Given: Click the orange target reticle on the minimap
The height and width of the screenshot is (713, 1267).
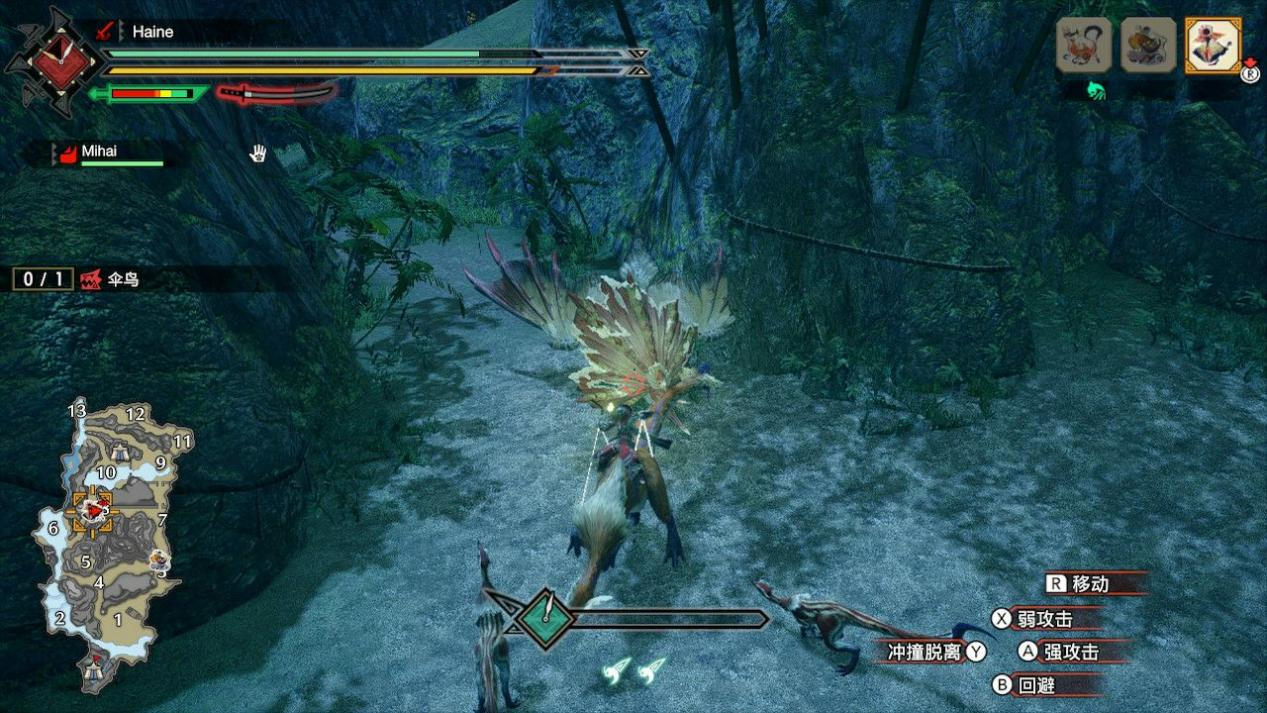Looking at the screenshot, I should [x=91, y=511].
